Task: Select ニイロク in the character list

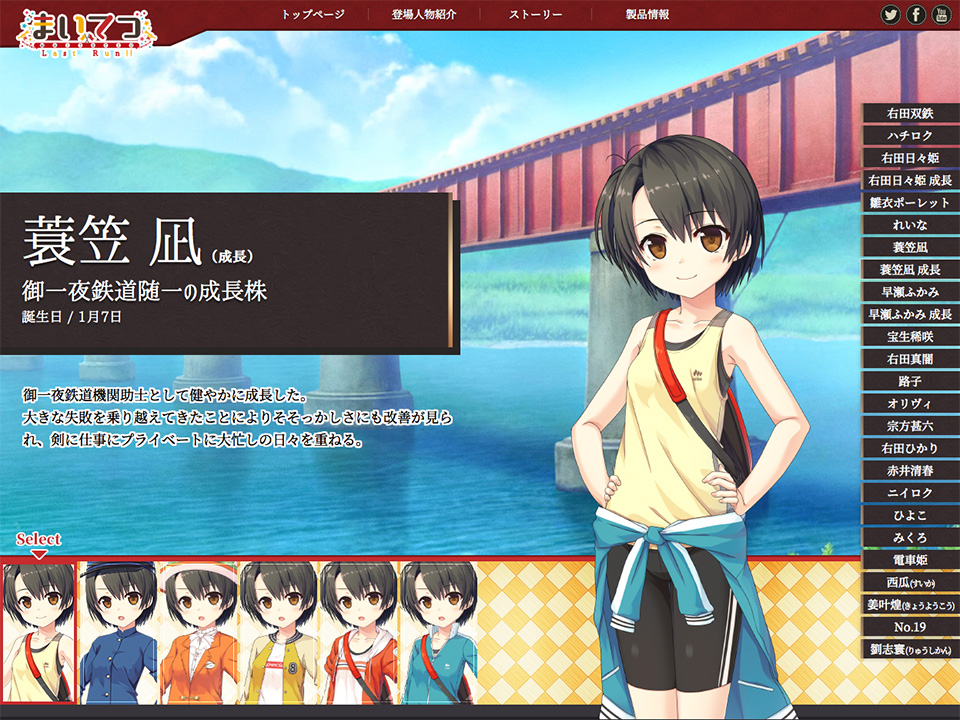Action: (910, 494)
